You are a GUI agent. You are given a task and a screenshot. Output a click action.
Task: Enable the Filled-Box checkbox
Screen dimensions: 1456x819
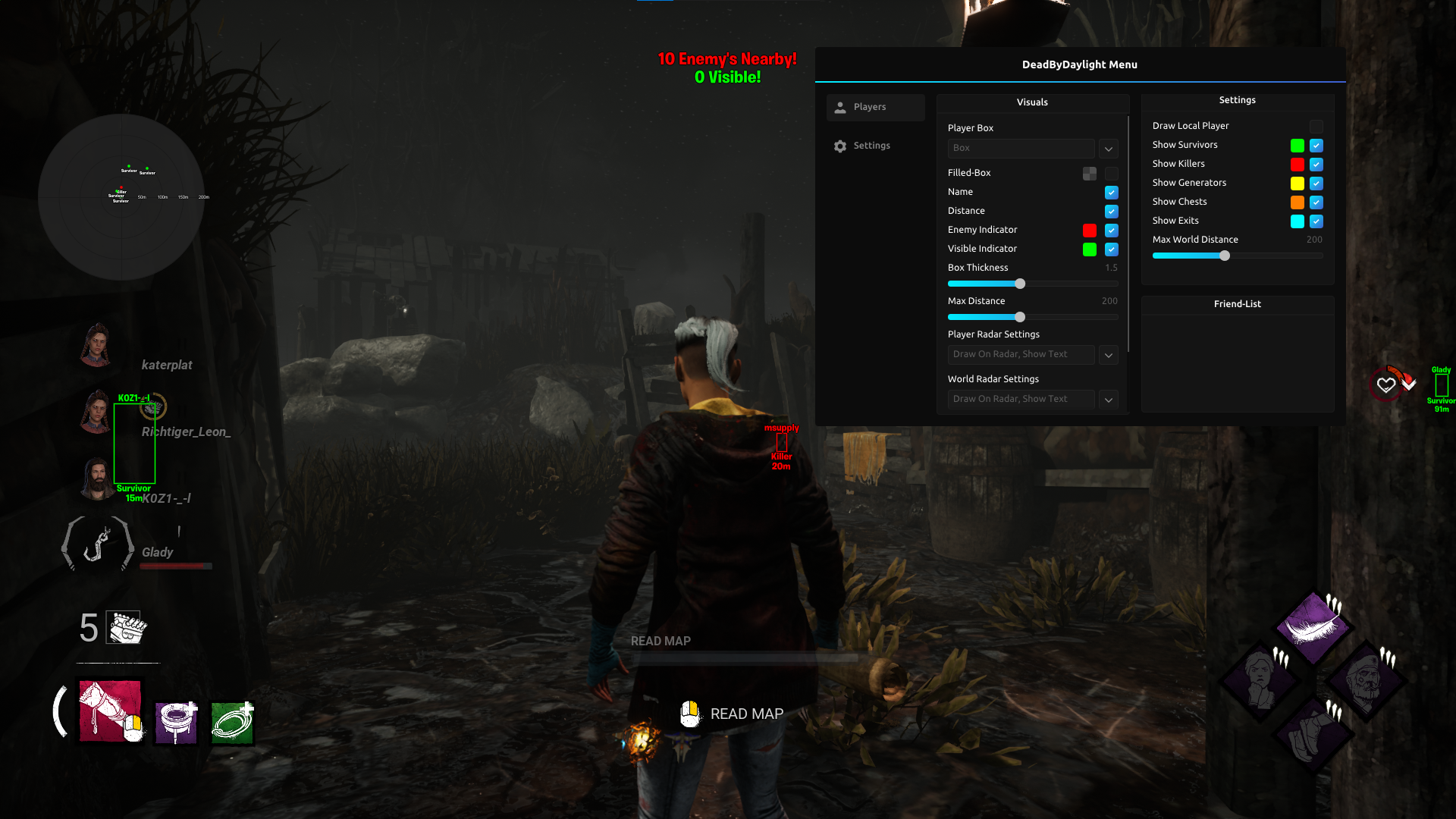pos(1111,174)
